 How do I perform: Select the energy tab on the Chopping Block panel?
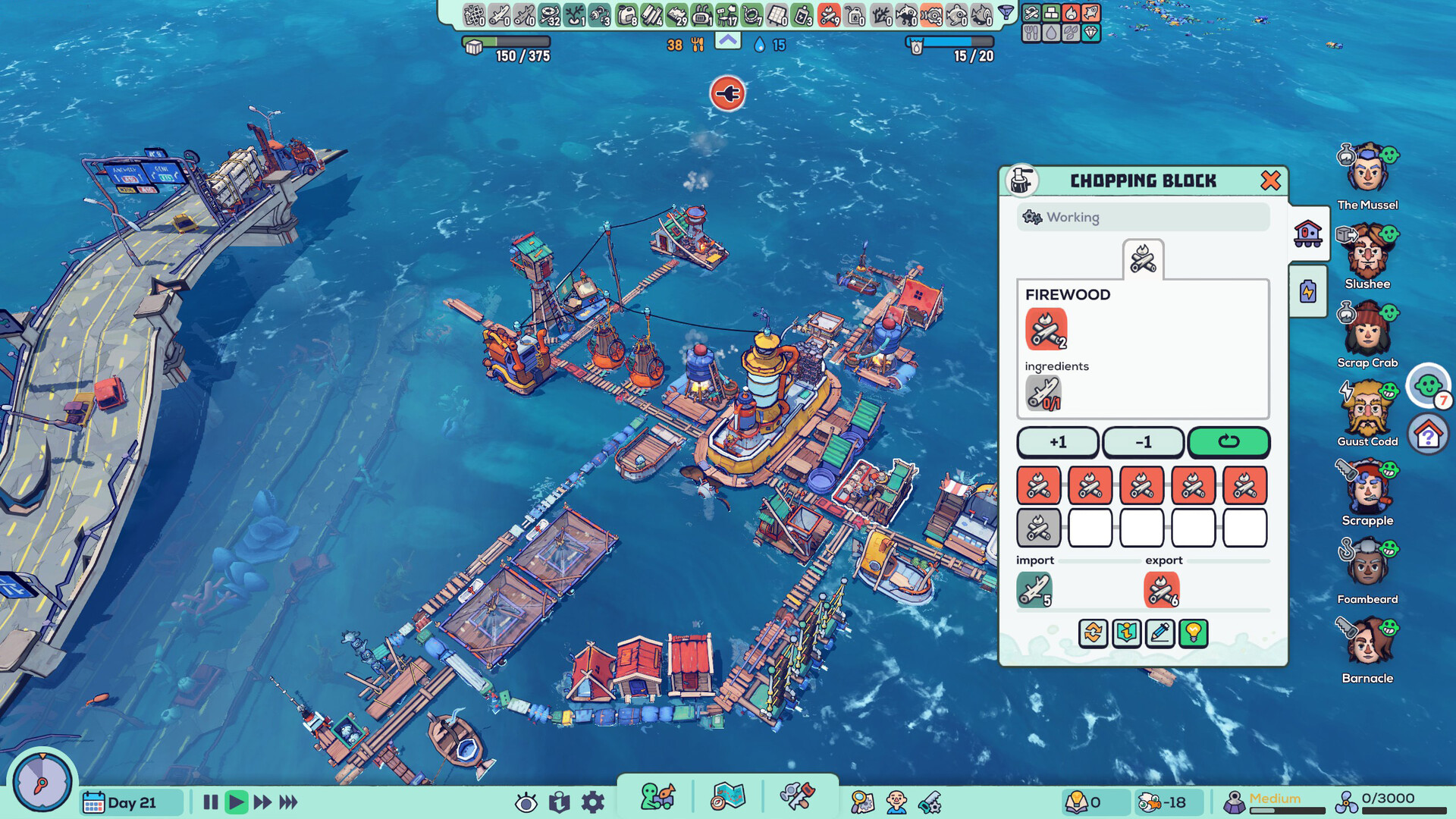pyautogui.click(x=1307, y=290)
